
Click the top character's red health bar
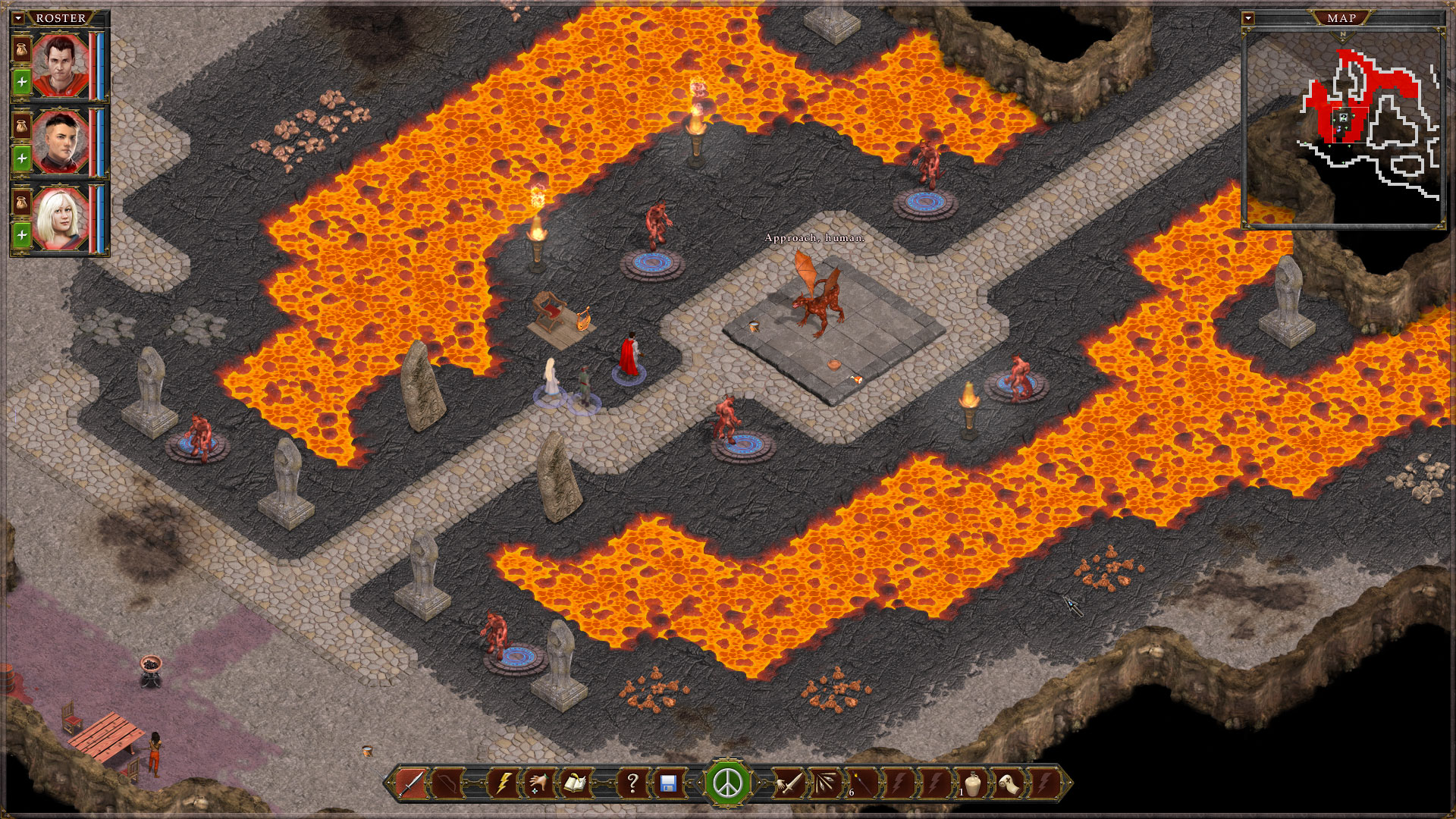click(x=93, y=66)
